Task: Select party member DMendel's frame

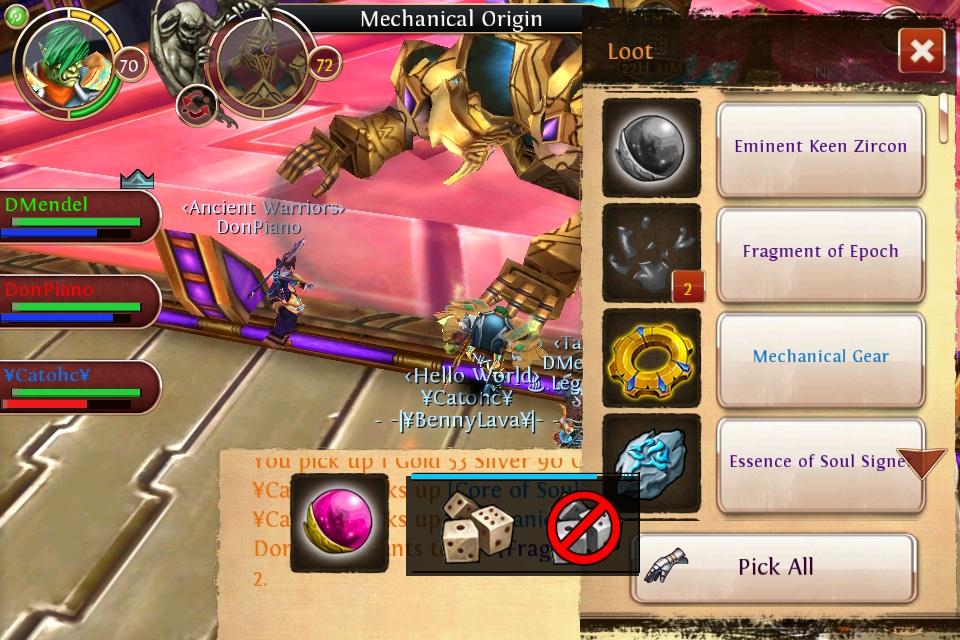Action: pyautogui.click(x=78, y=216)
